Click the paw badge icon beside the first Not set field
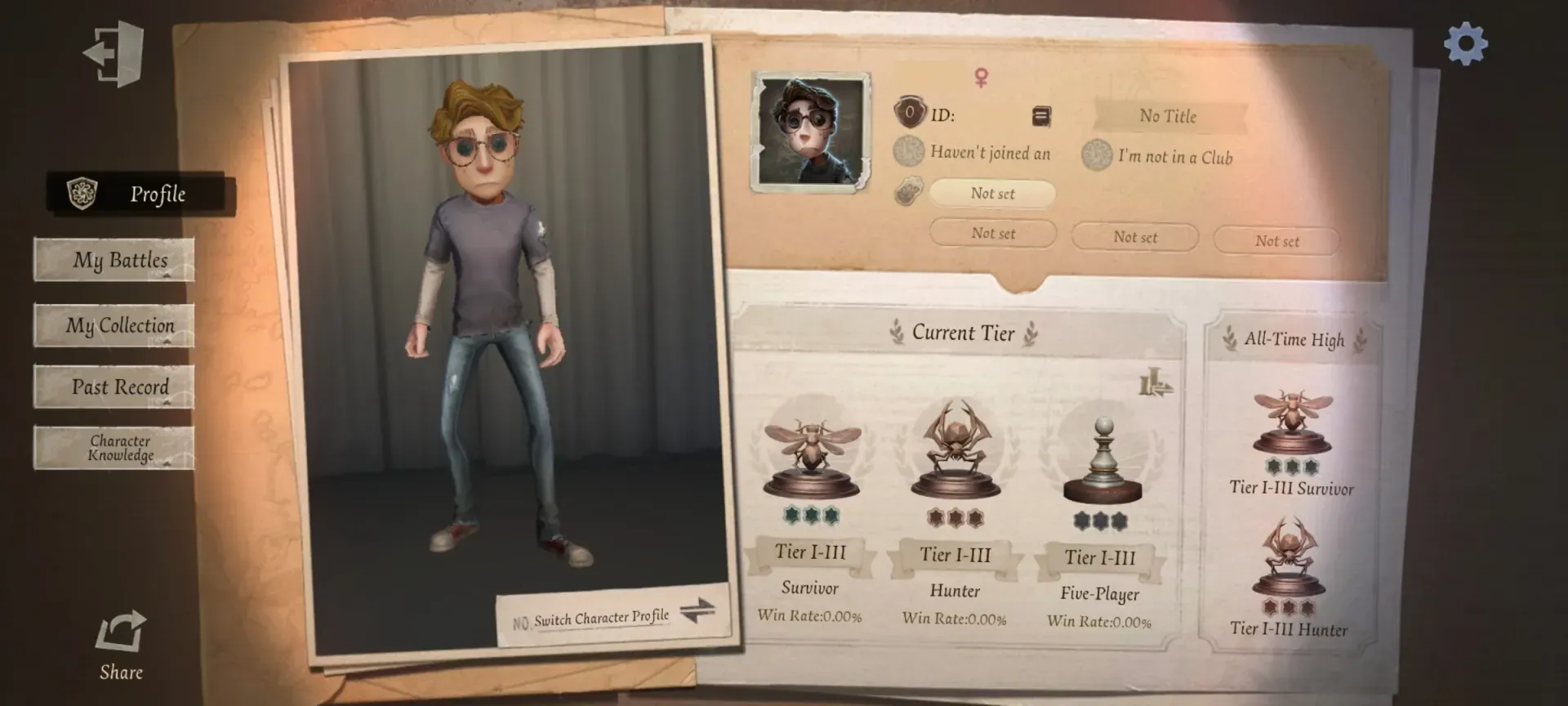Image resolution: width=1568 pixels, height=706 pixels. [909, 193]
